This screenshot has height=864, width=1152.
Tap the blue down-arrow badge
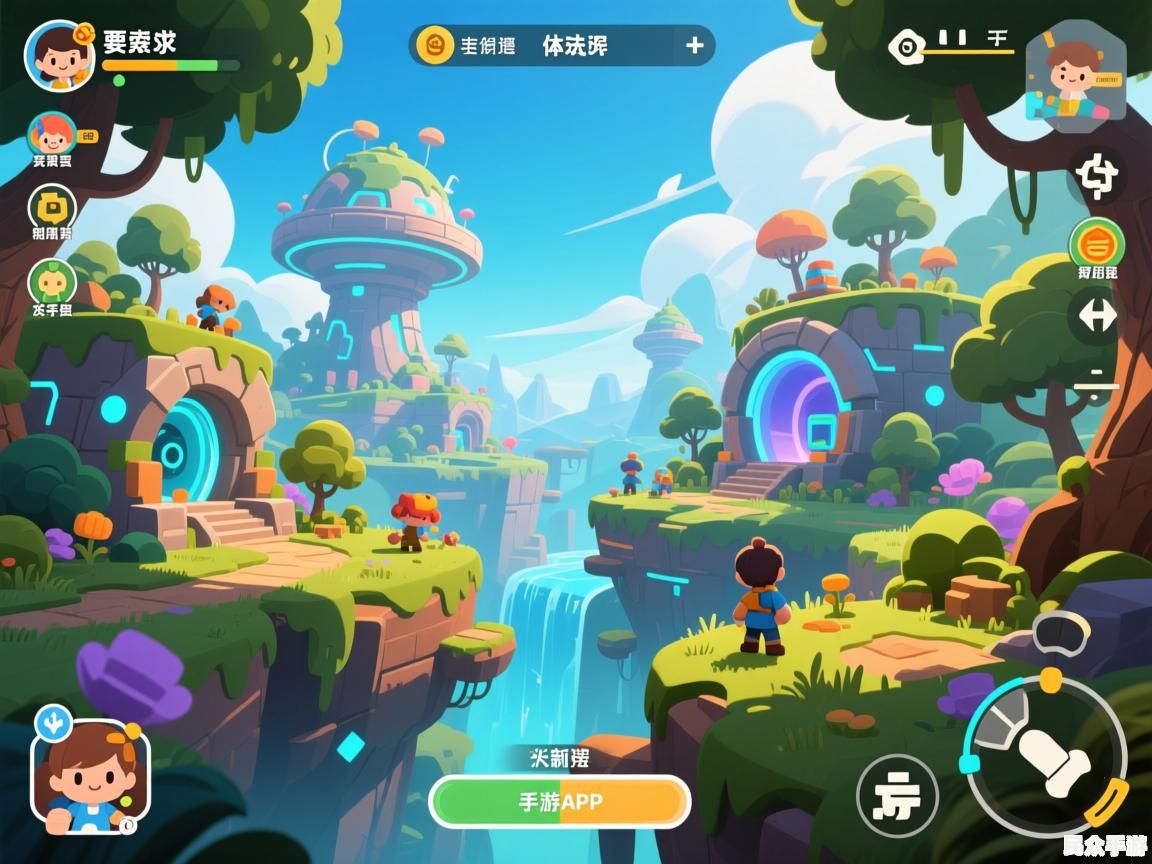pyautogui.click(x=52, y=720)
